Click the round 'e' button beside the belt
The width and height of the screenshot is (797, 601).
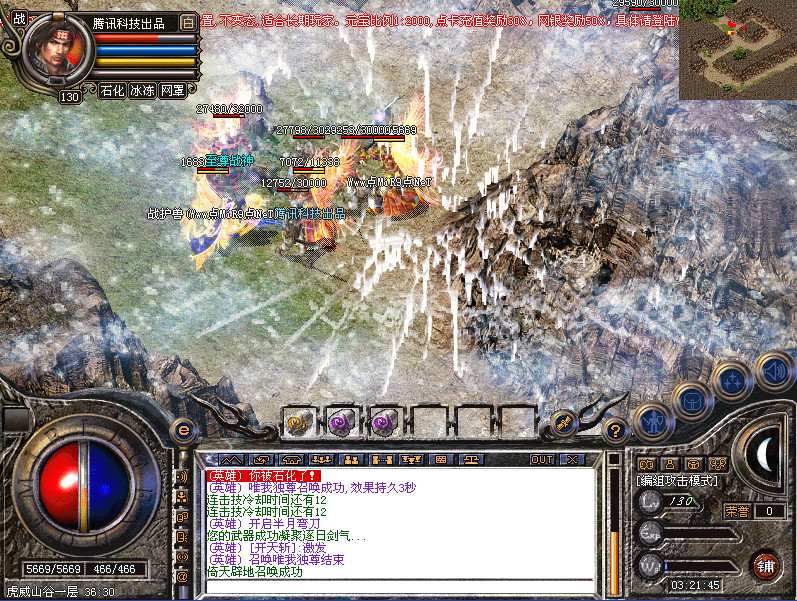tap(183, 430)
